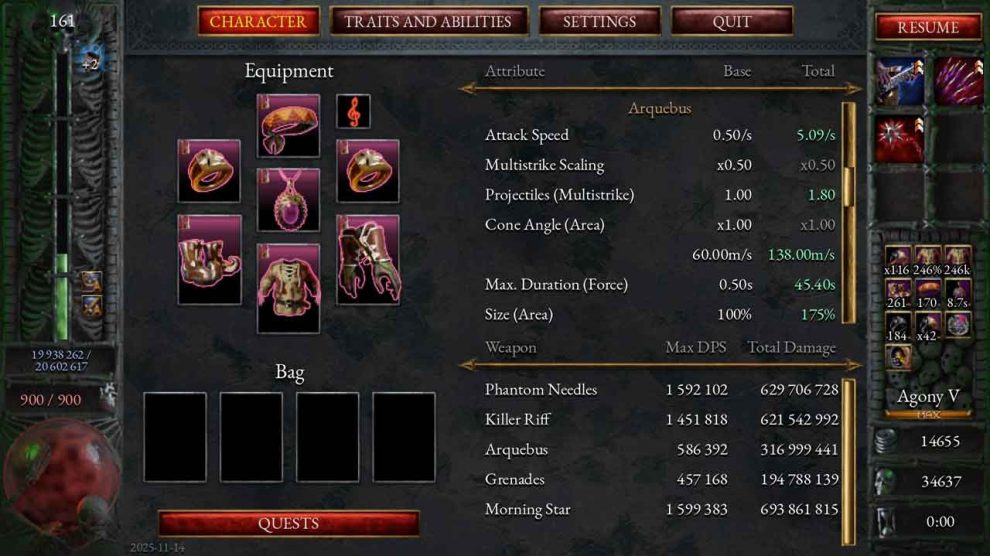990x556 pixels.
Task: Select the equipped gloves slot
Action: click(x=368, y=259)
